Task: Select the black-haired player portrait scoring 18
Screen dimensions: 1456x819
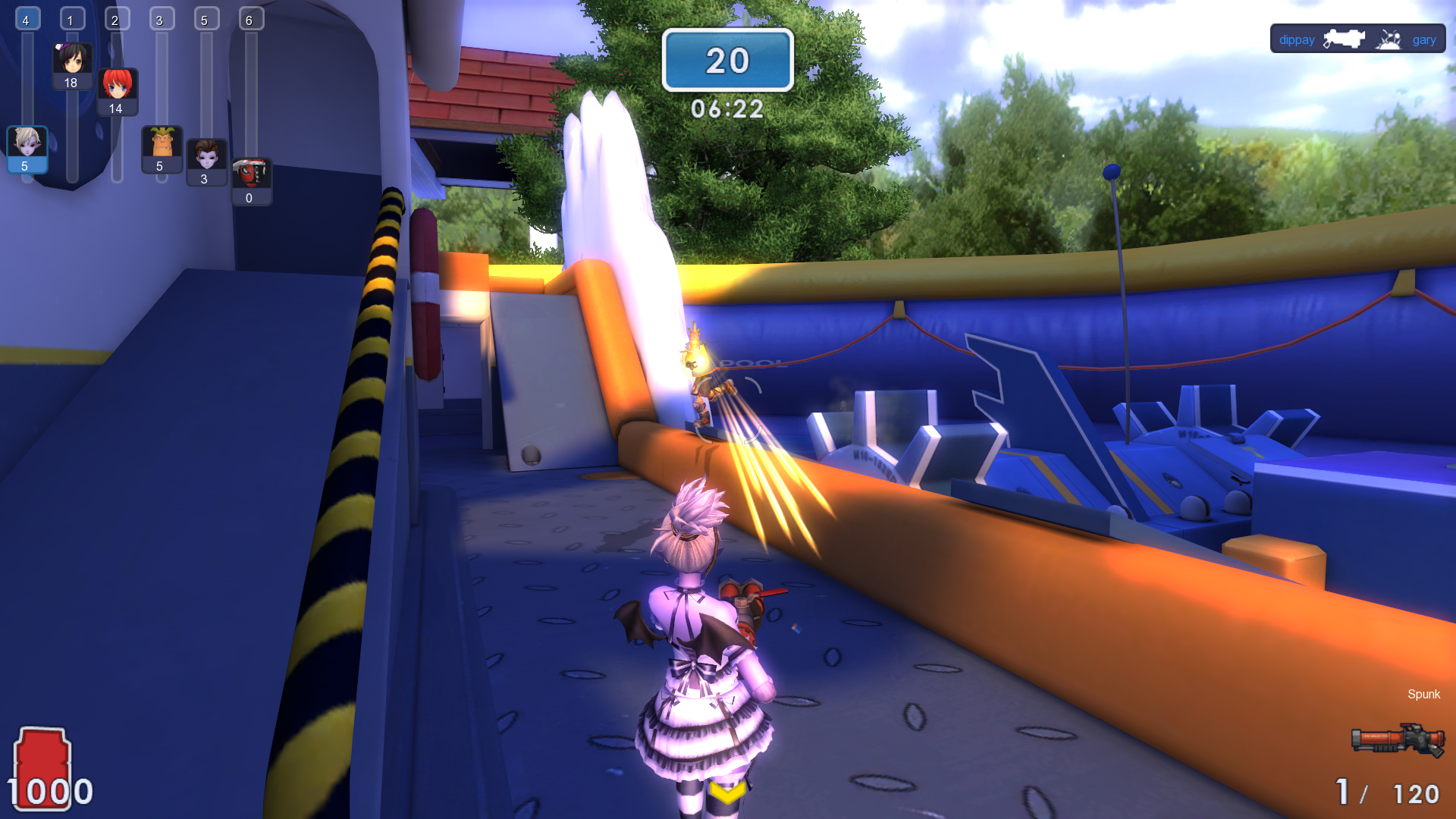Action: [72, 61]
